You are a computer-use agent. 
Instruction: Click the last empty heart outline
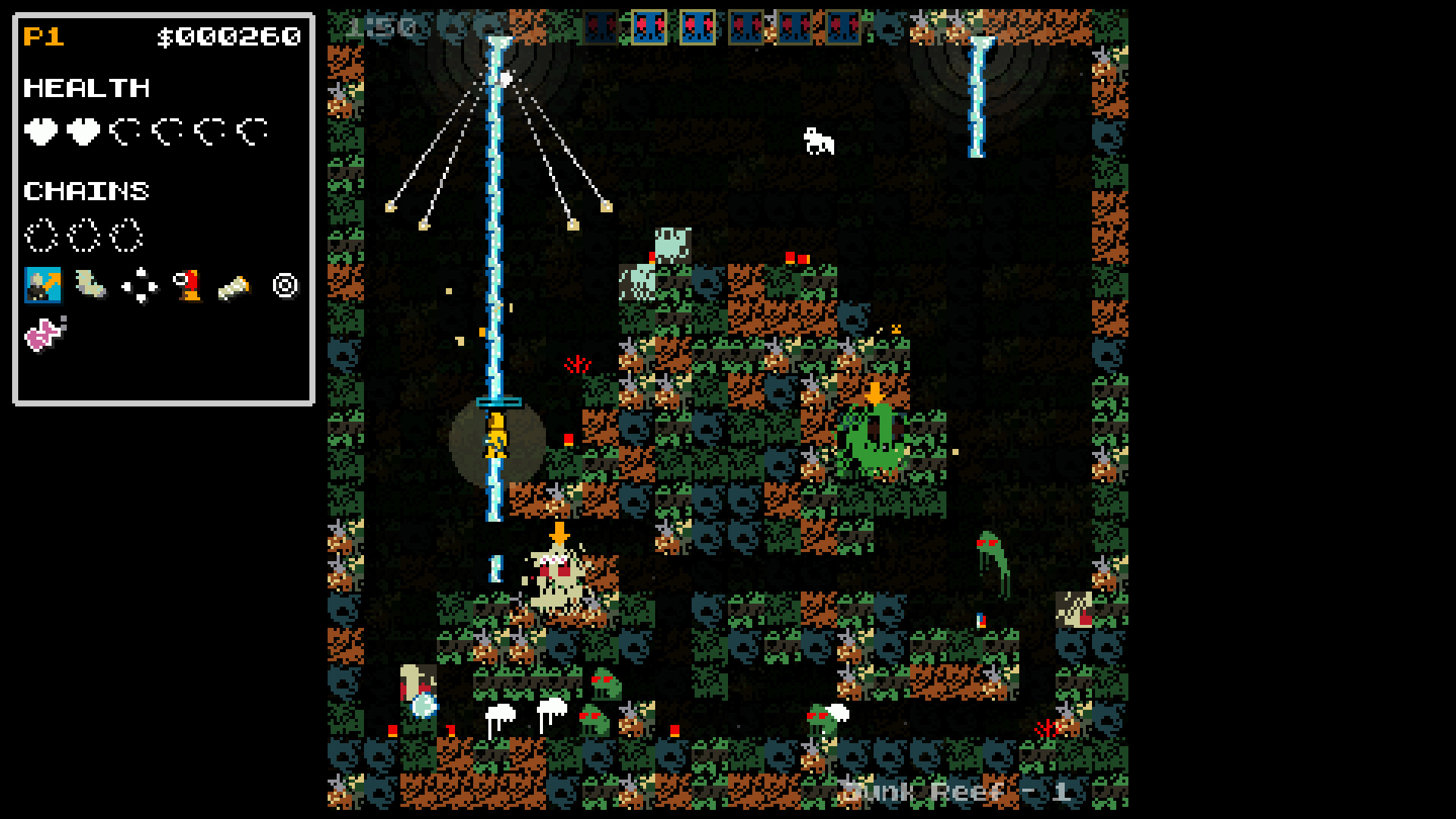click(x=254, y=130)
